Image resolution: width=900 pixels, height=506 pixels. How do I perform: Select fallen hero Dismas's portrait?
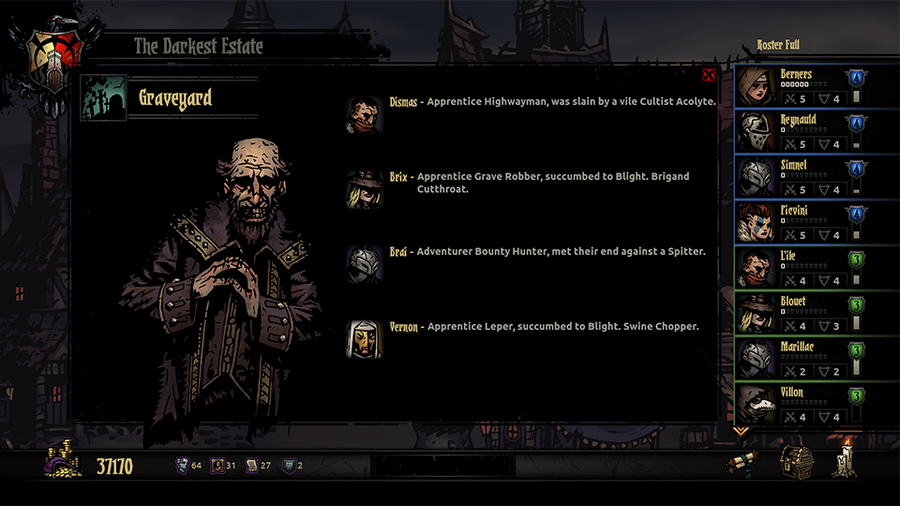click(x=364, y=113)
